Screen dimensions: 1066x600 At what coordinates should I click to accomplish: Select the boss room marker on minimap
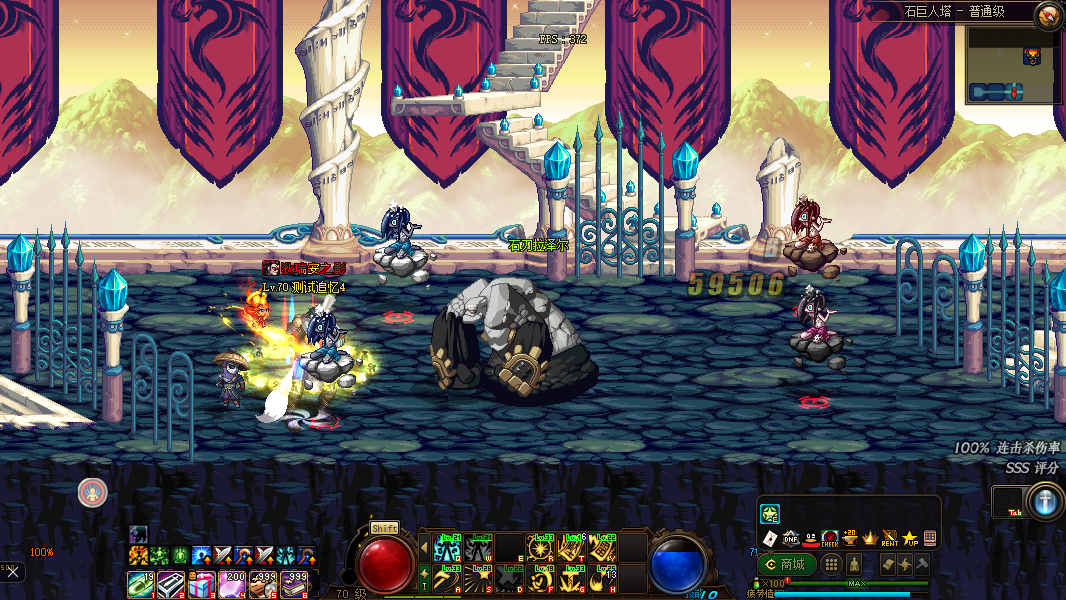(1031, 57)
